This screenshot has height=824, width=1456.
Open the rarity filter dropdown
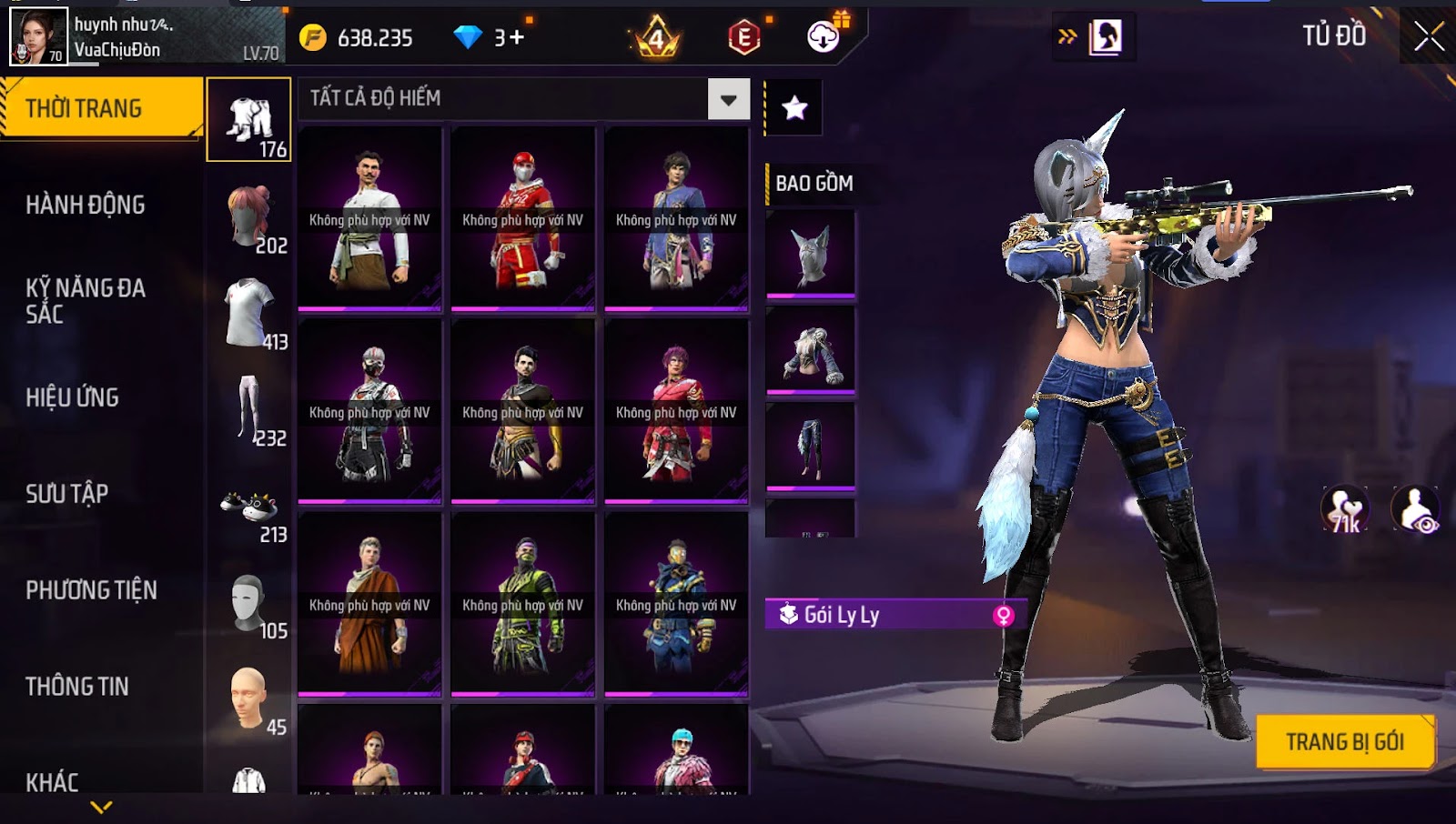tap(728, 99)
